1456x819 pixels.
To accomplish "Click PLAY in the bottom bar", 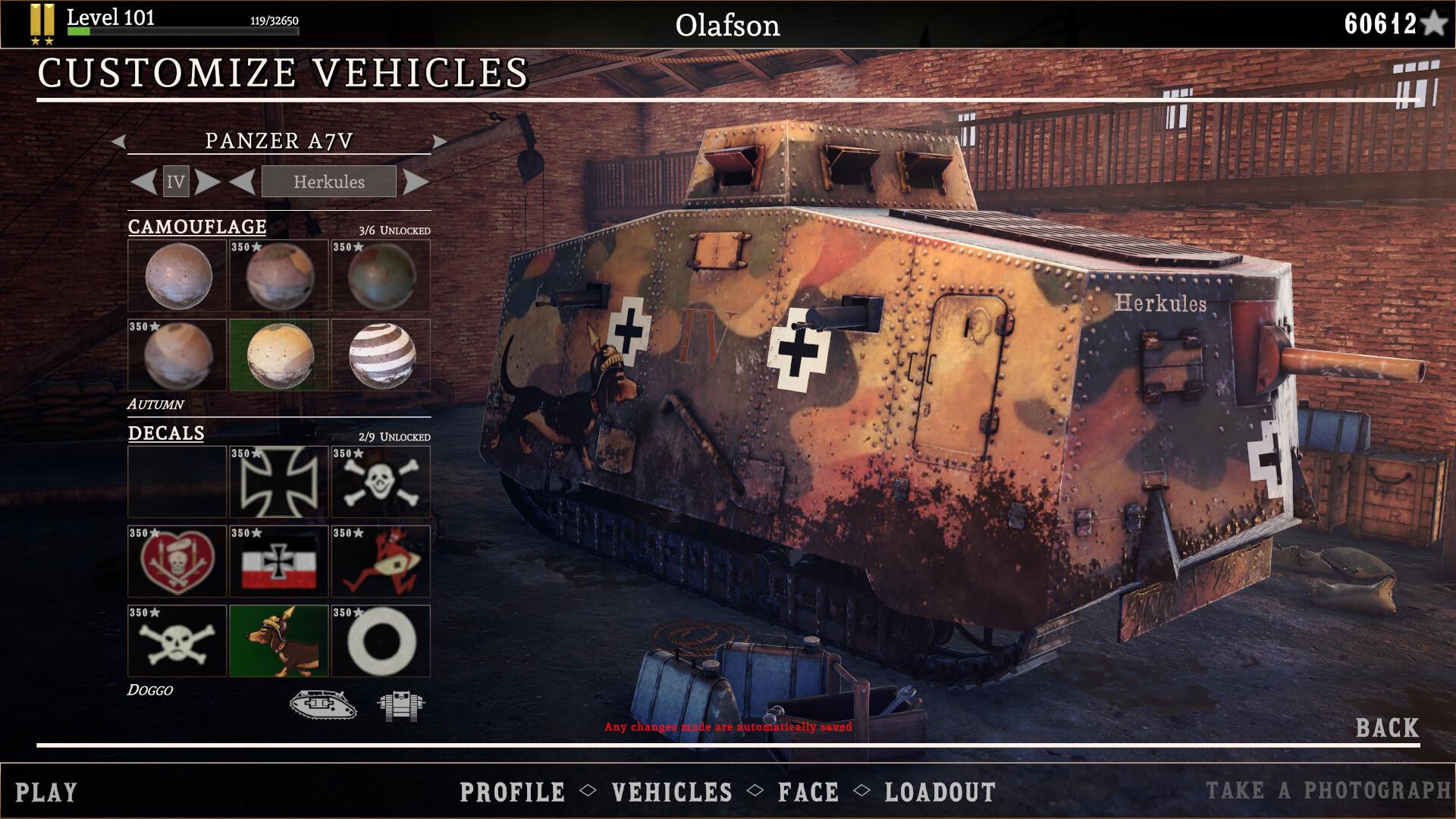I will pyautogui.click(x=46, y=792).
